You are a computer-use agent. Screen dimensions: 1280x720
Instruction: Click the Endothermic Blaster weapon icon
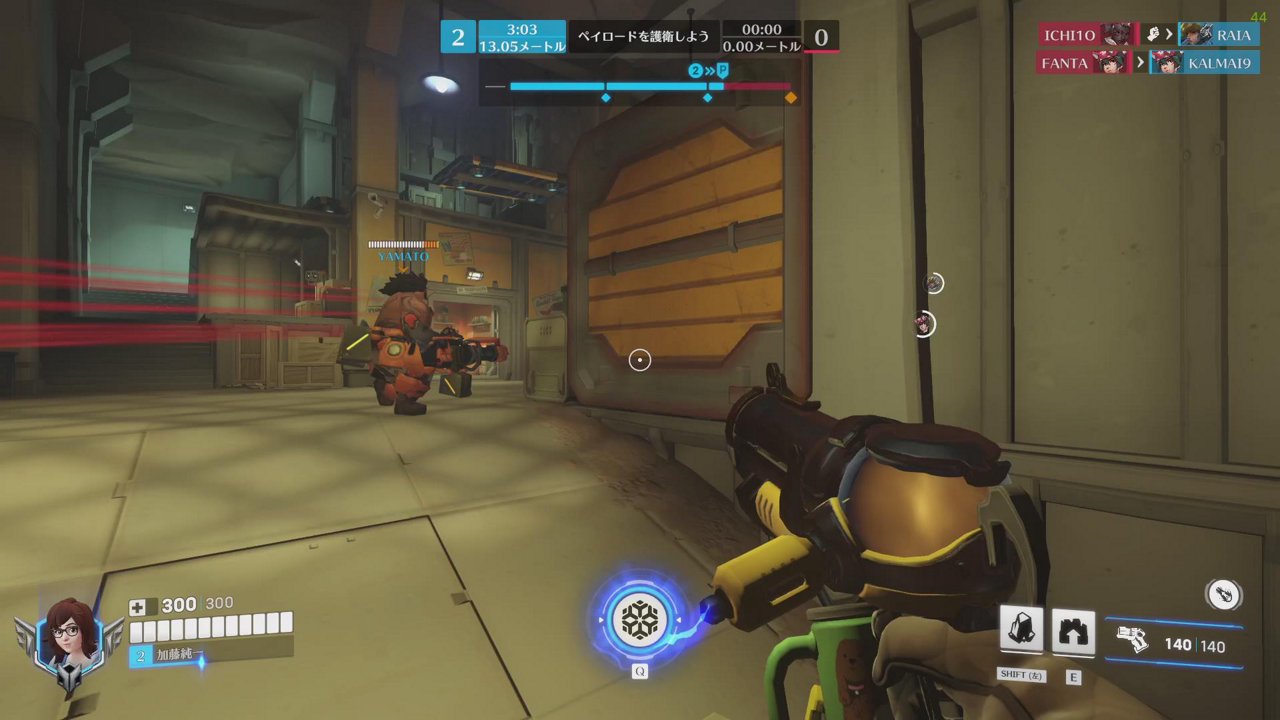pos(1132,640)
